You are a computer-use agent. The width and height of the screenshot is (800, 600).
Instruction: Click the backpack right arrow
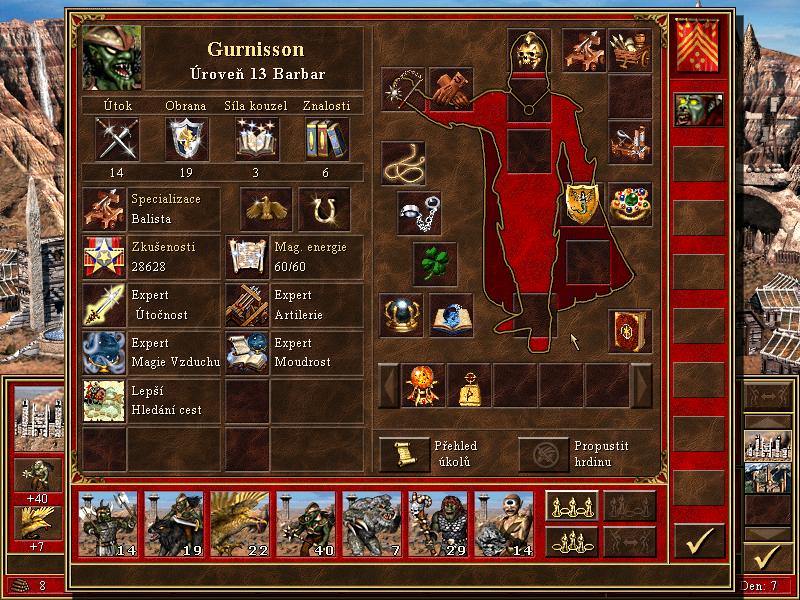(x=641, y=385)
